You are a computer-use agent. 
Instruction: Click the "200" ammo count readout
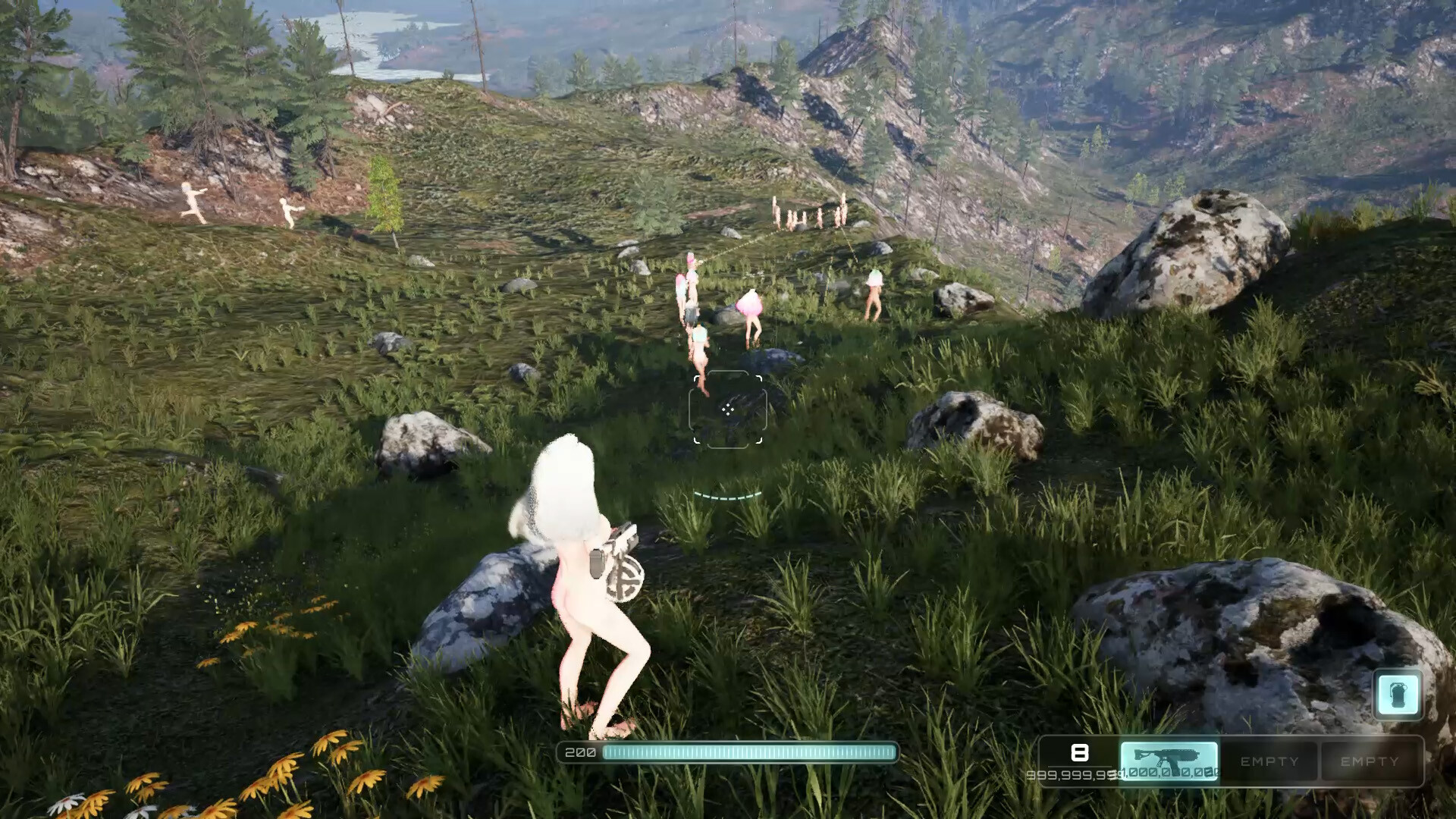click(x=579, y=753)
